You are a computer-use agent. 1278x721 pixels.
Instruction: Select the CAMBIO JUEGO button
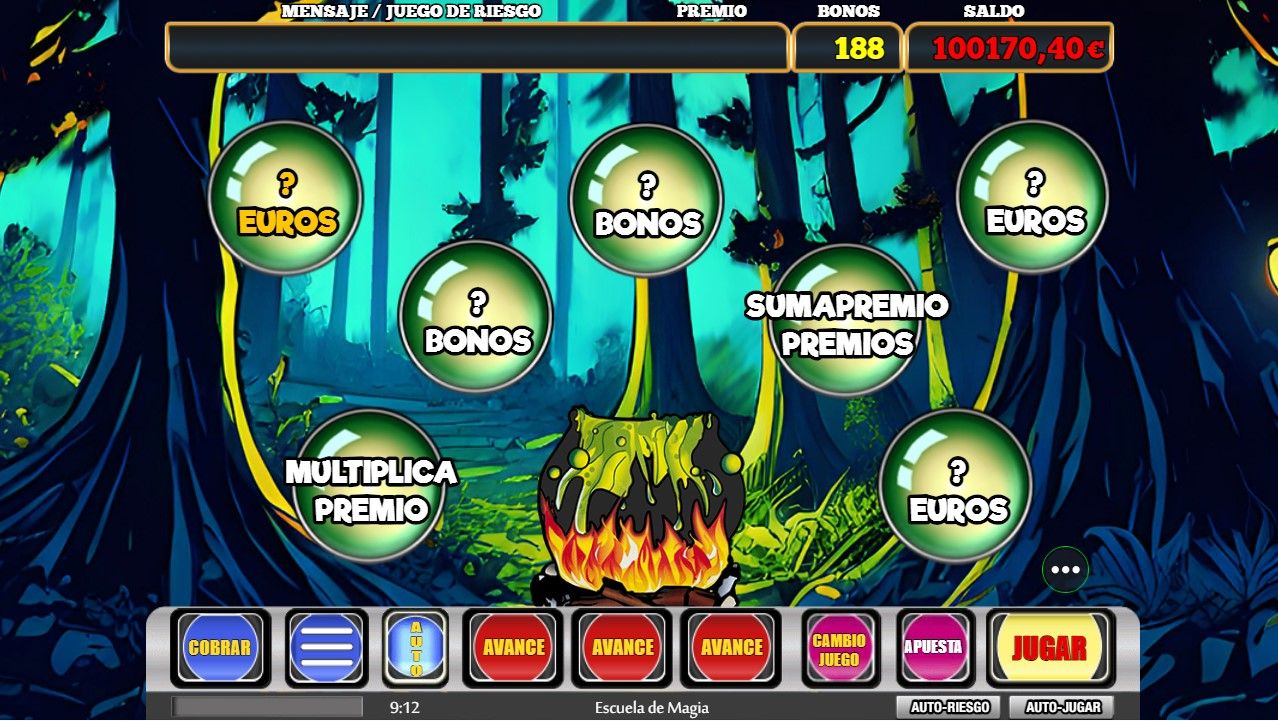pyautogui.click(x=839, y=648)
